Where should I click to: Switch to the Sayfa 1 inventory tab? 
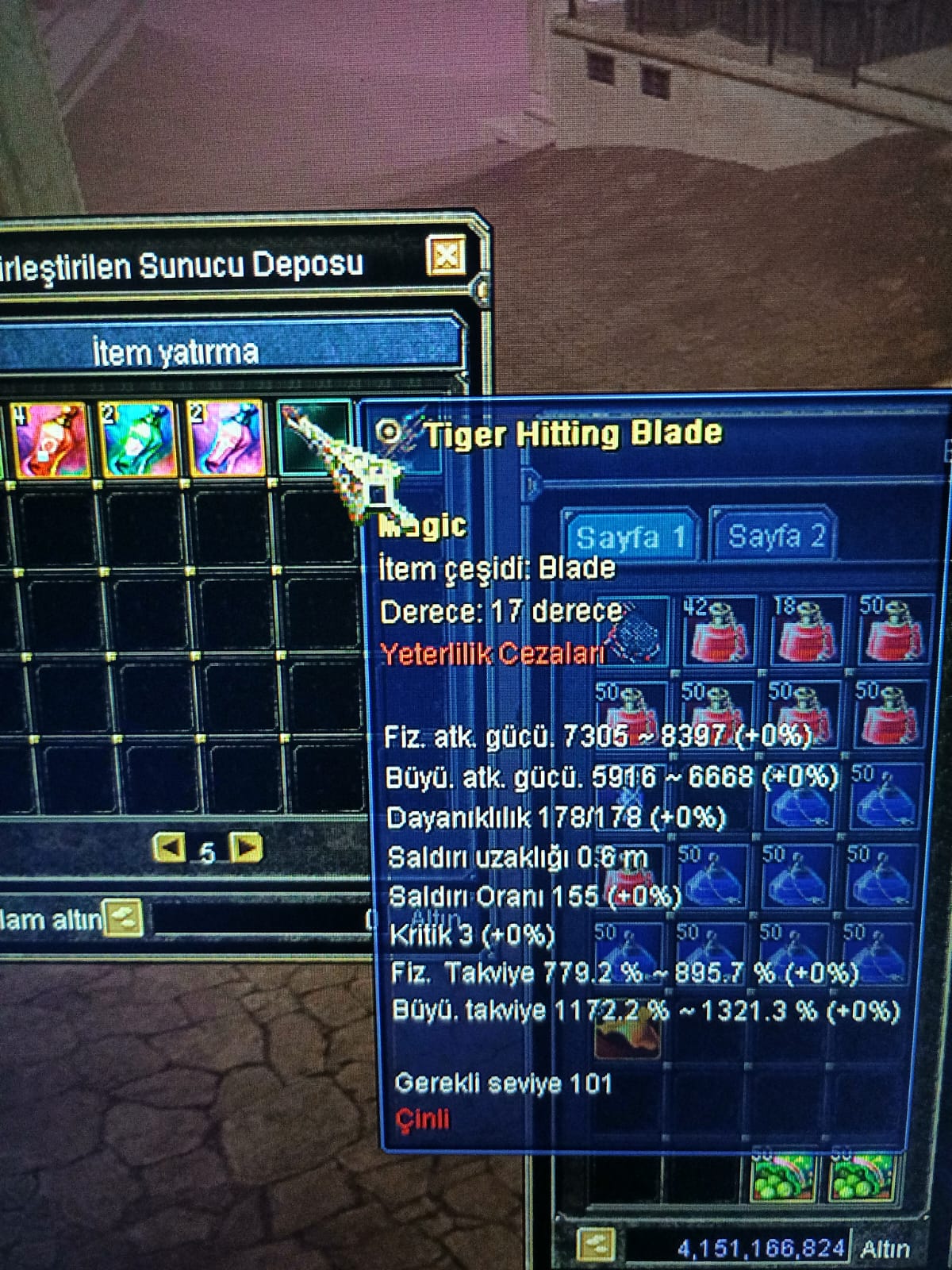pos(630,537)
